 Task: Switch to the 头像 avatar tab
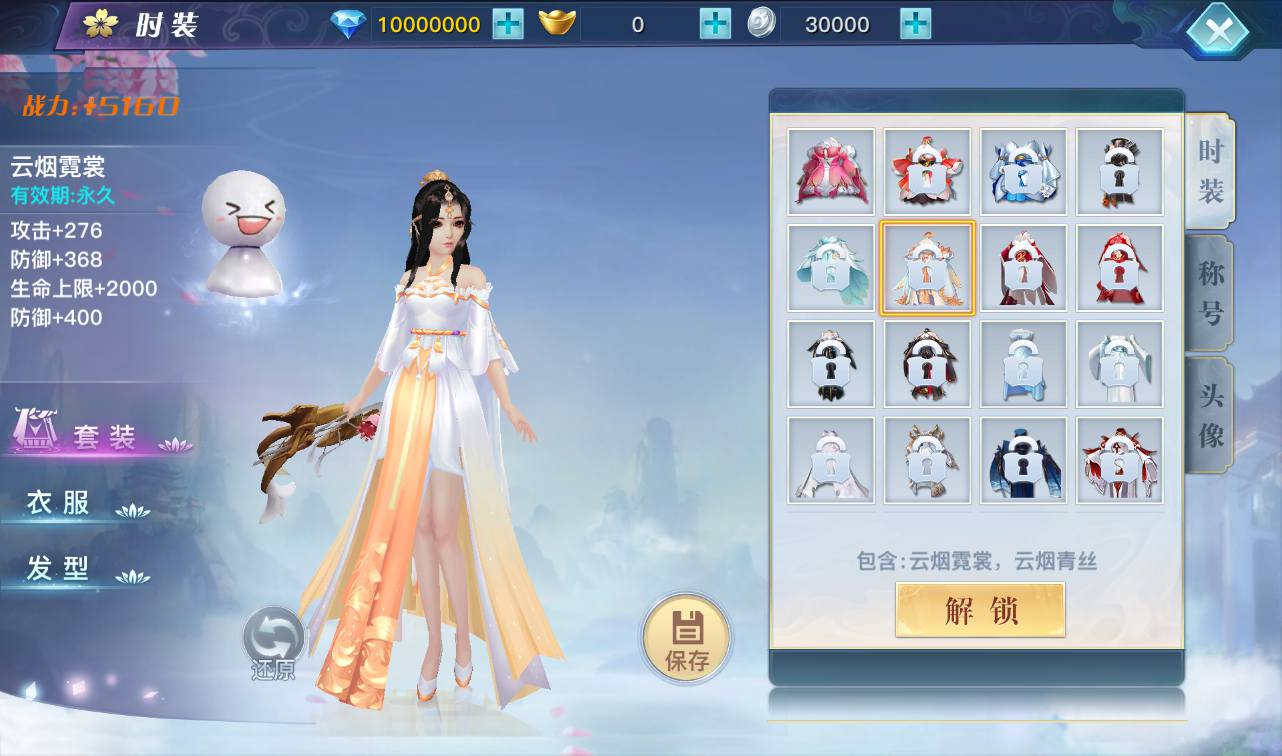1211,415
